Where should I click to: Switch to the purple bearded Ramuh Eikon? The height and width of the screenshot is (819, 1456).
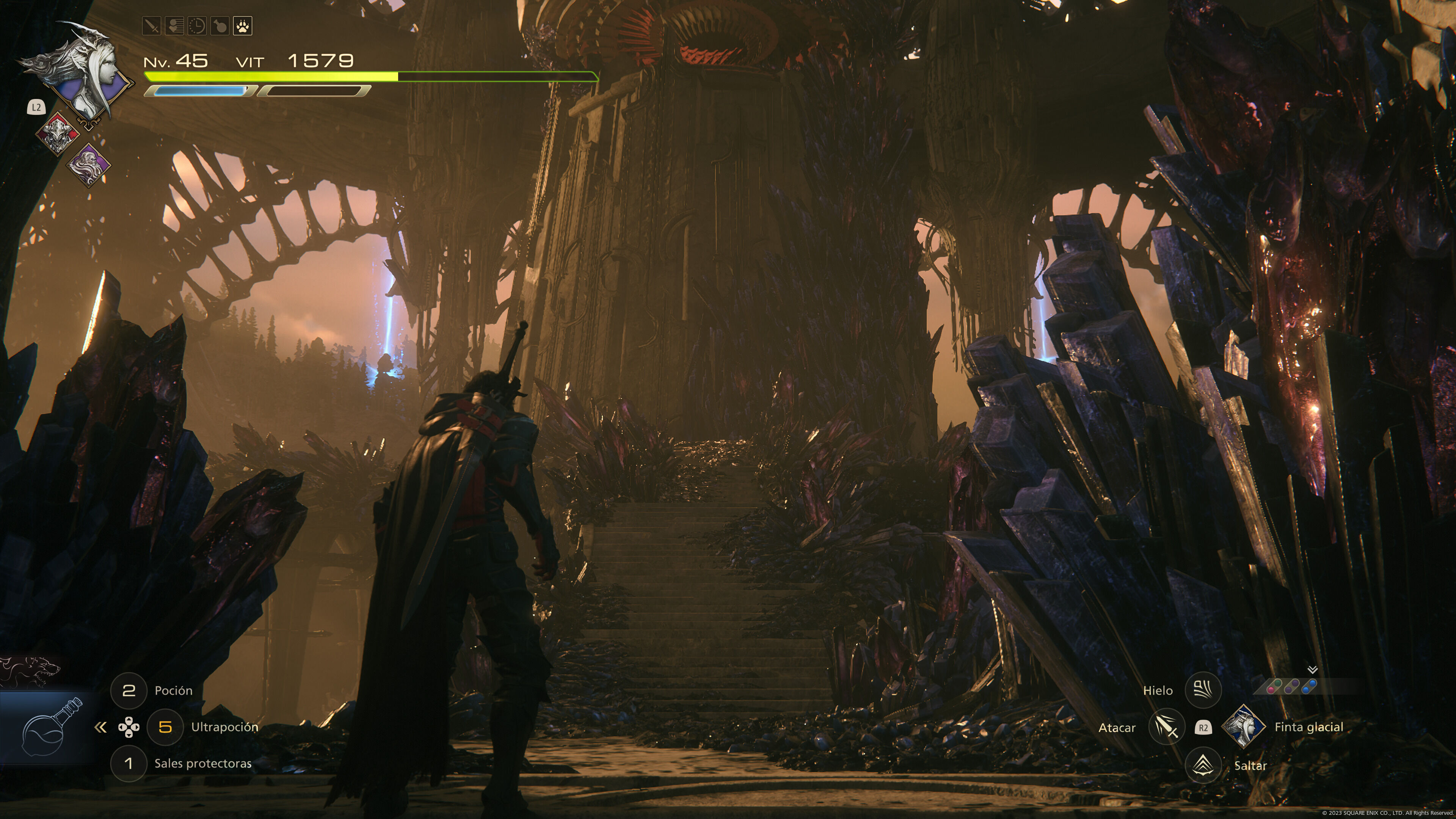(x=89, y=165)
